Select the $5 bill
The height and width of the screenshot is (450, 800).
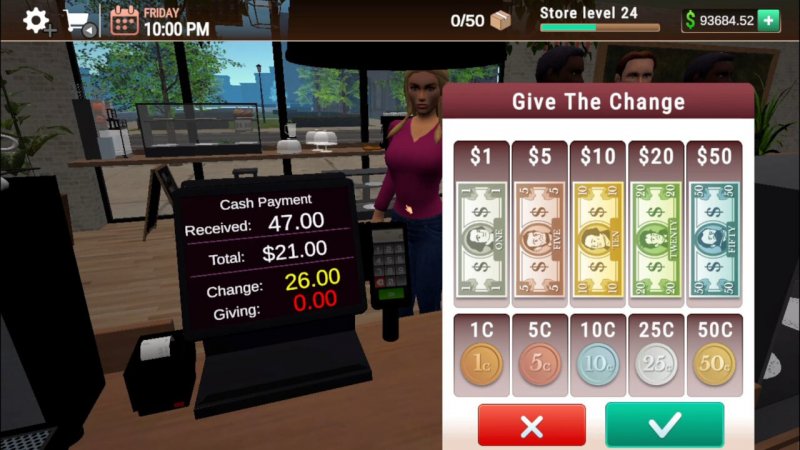(540, 238)
